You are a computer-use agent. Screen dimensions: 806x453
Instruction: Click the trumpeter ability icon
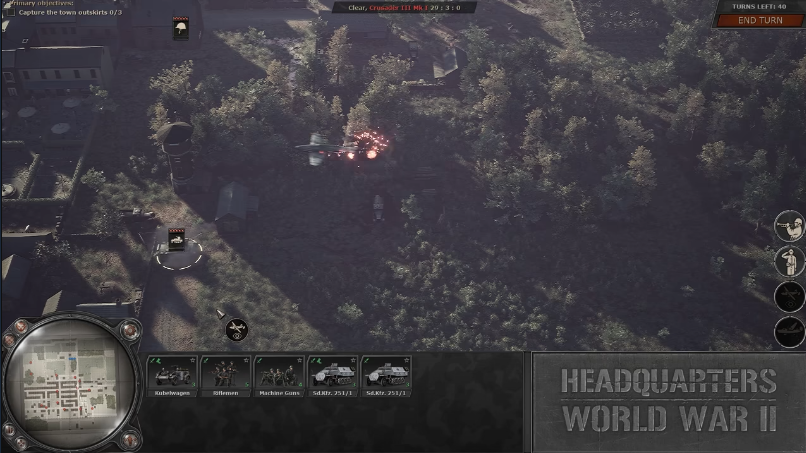point(789,226)
